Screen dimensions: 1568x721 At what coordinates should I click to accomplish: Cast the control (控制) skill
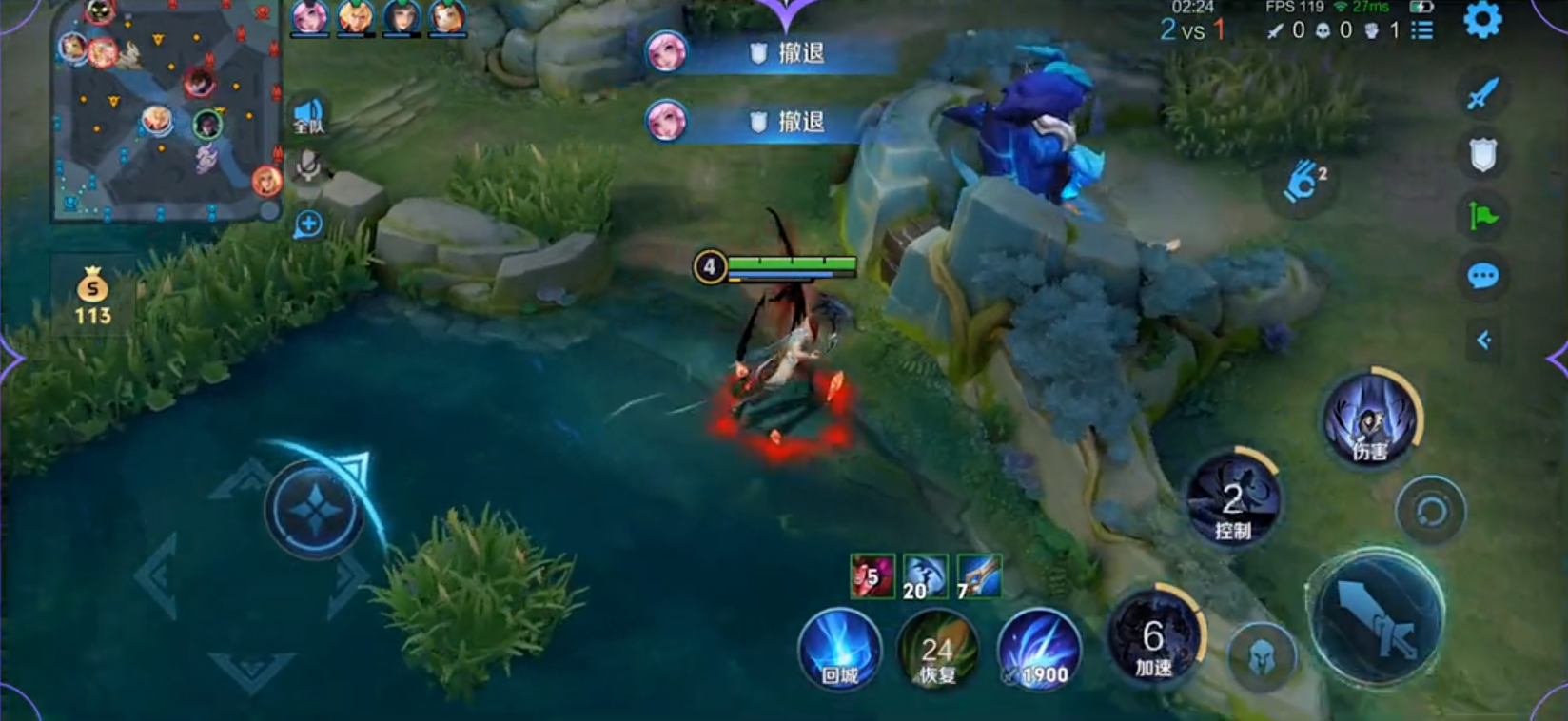pos(1233,499)
